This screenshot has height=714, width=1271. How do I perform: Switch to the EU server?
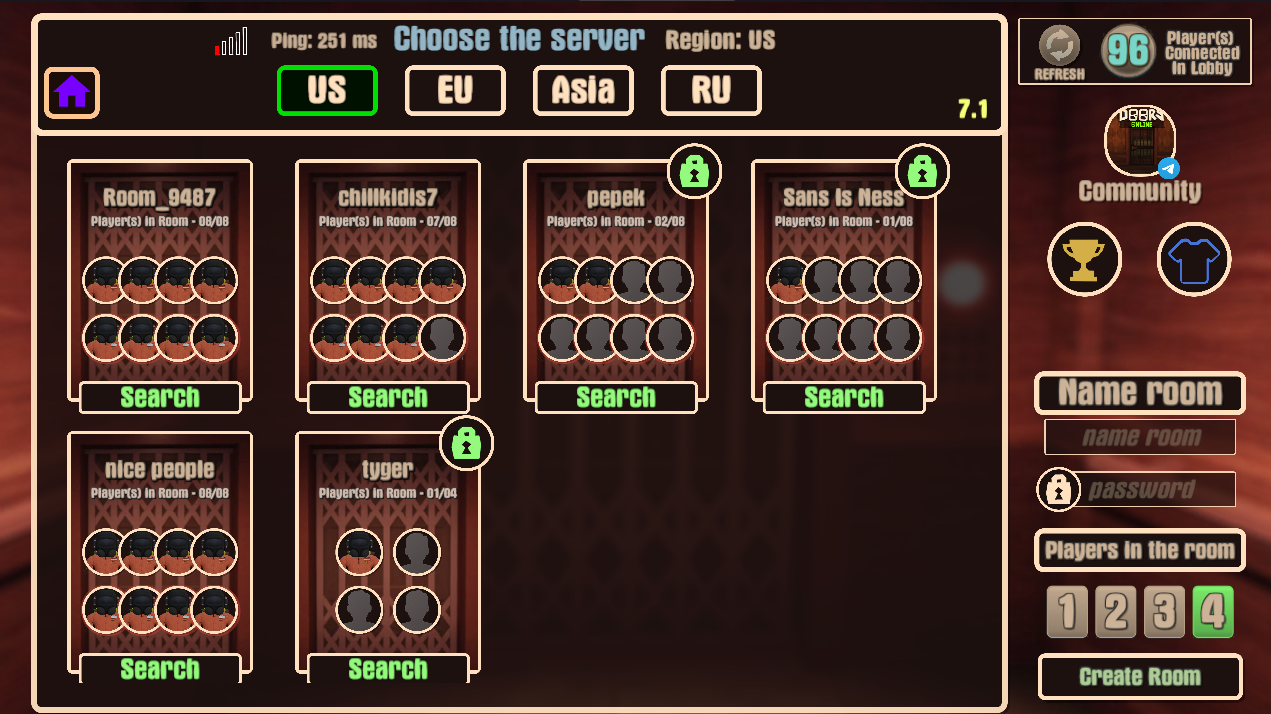click(x=455, y=91)
